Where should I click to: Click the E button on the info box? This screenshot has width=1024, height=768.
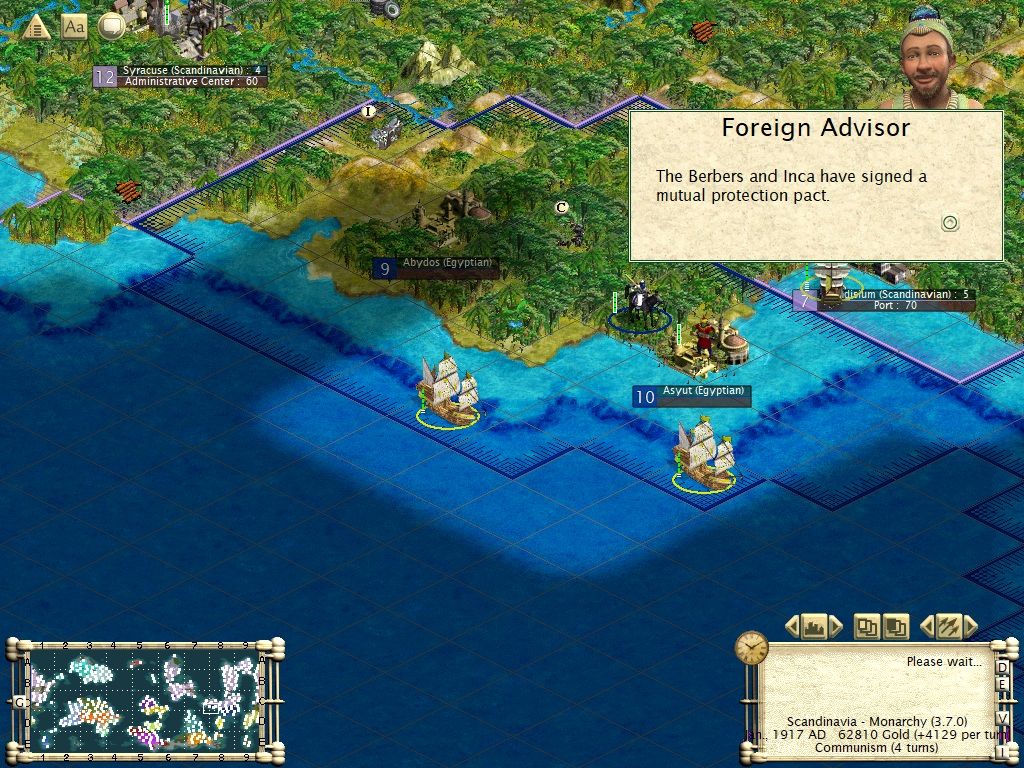point(1002,684)
